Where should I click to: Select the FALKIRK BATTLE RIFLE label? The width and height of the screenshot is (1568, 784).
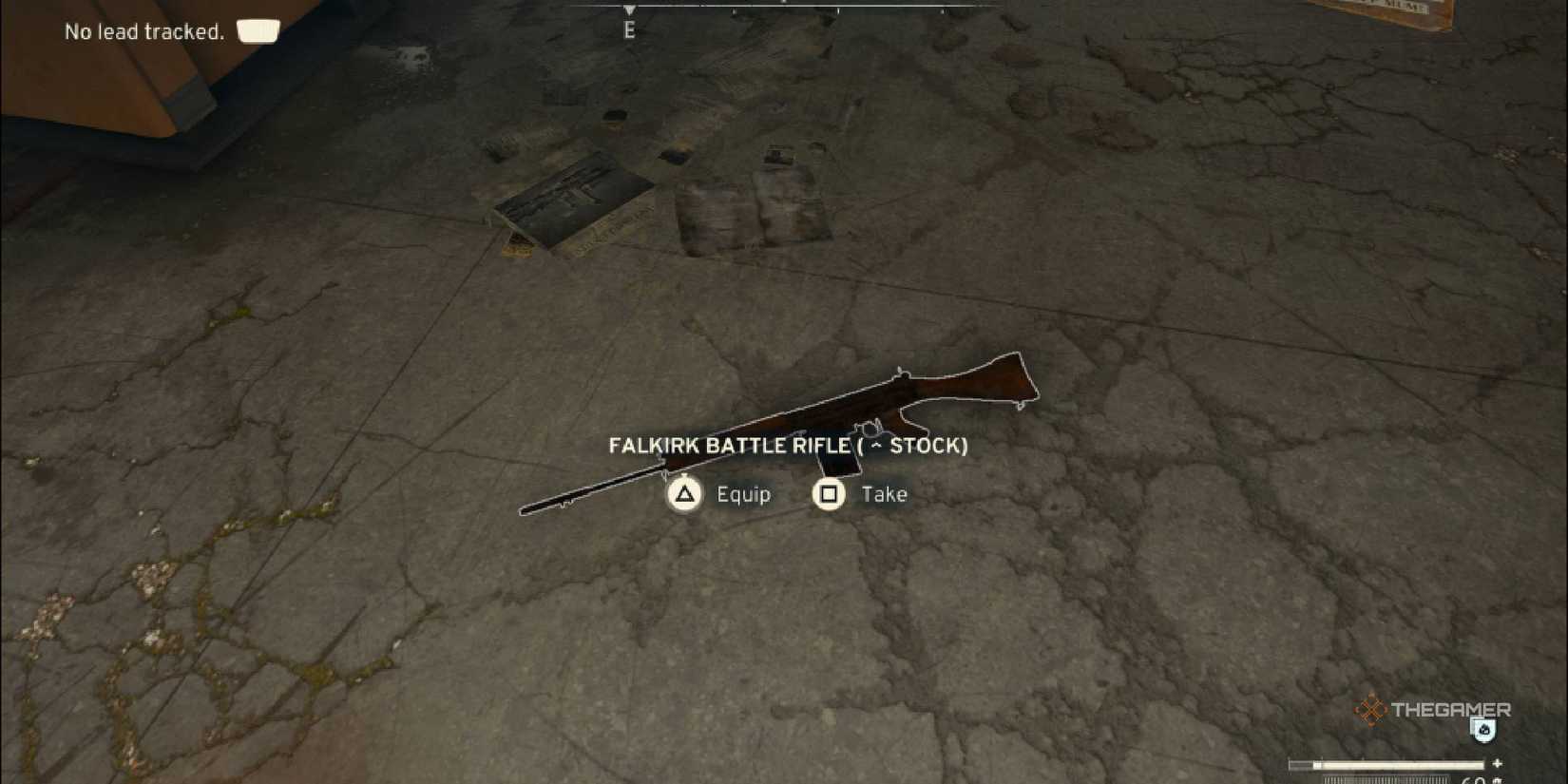pos(728,445)
